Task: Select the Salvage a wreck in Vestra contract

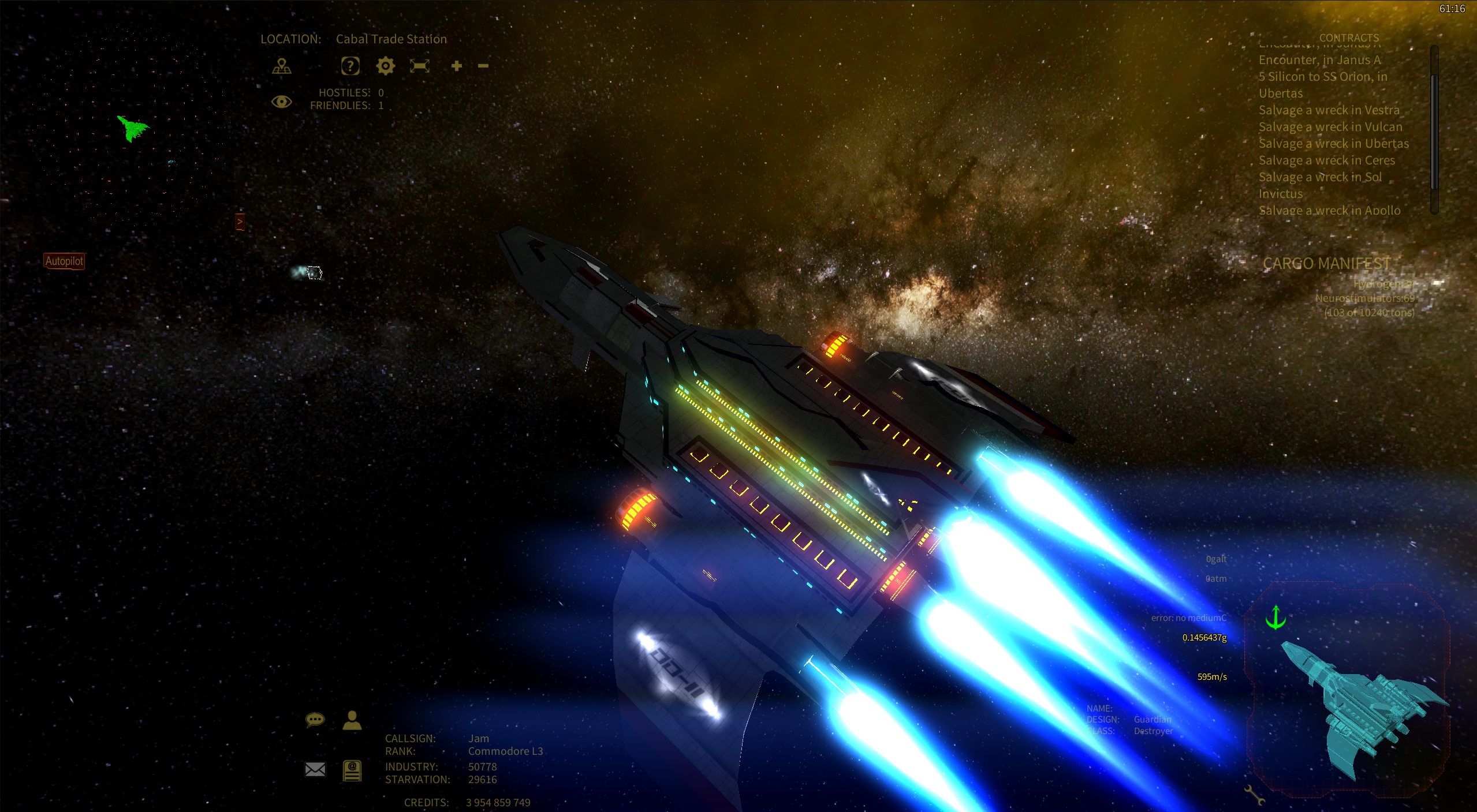Action: tap(1329, 110)
